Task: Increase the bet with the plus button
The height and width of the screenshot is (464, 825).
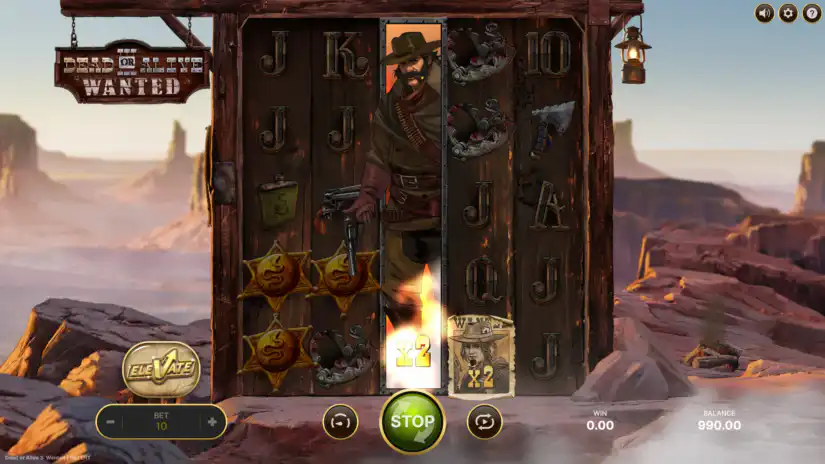Action: (212, 422)
